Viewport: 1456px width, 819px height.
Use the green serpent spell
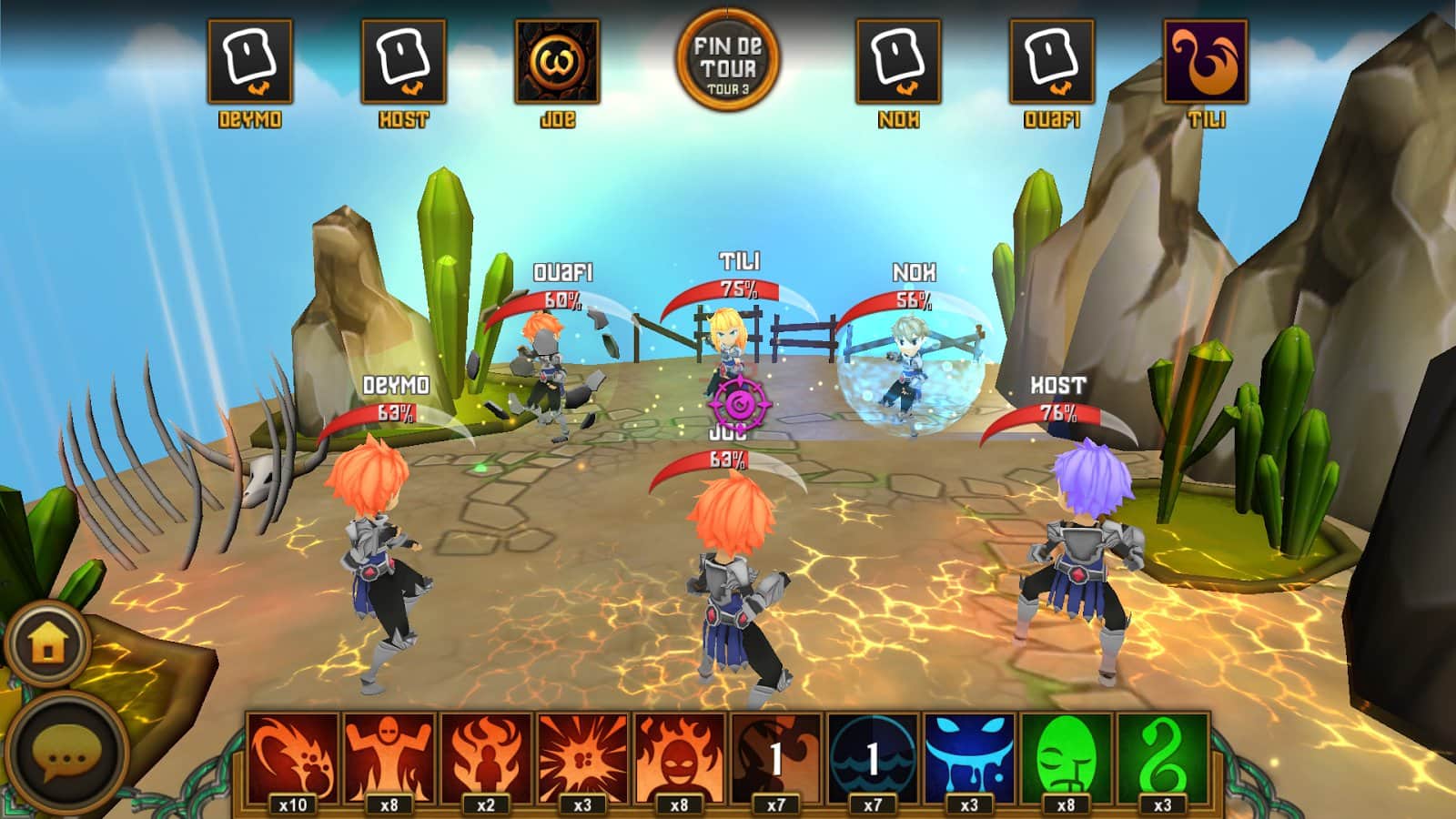pos(1162,757)
